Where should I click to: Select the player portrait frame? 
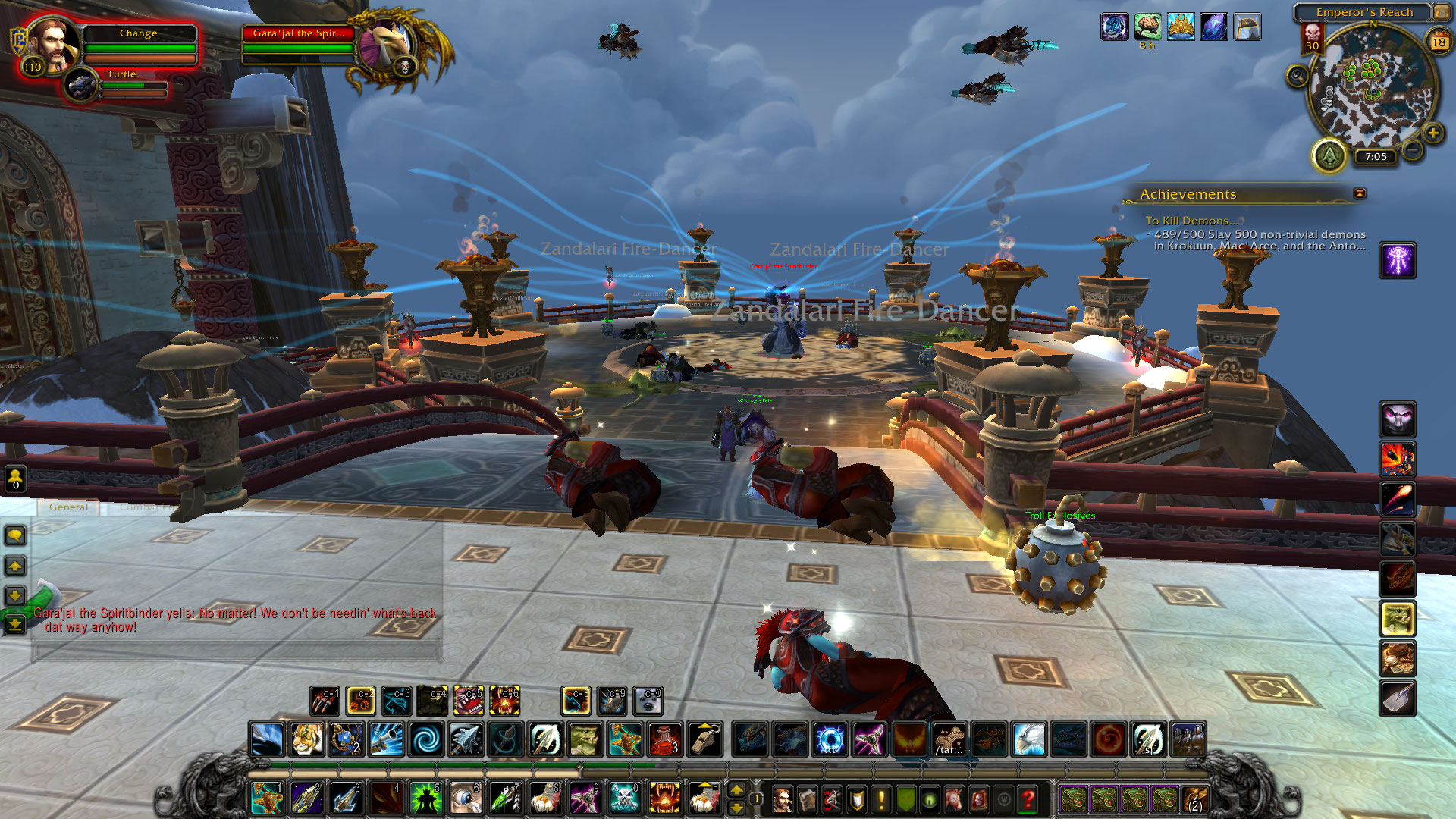point(52,44)
